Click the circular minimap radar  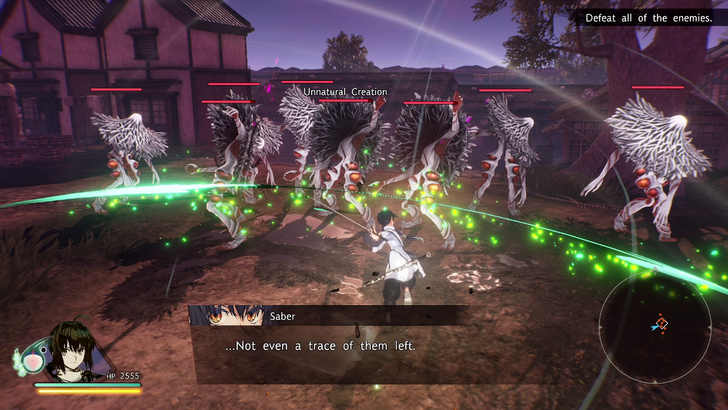pyautogui.click(x=657, y=325)
